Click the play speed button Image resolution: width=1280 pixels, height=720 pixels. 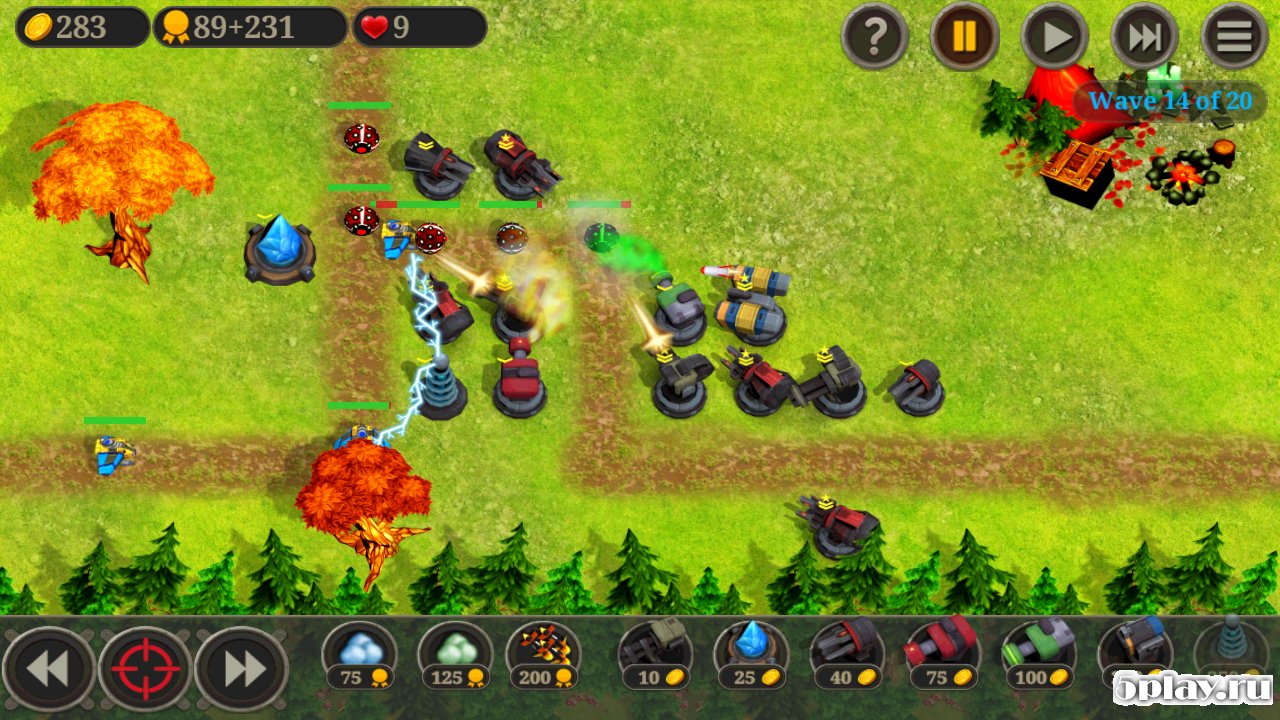[1055, 37]
